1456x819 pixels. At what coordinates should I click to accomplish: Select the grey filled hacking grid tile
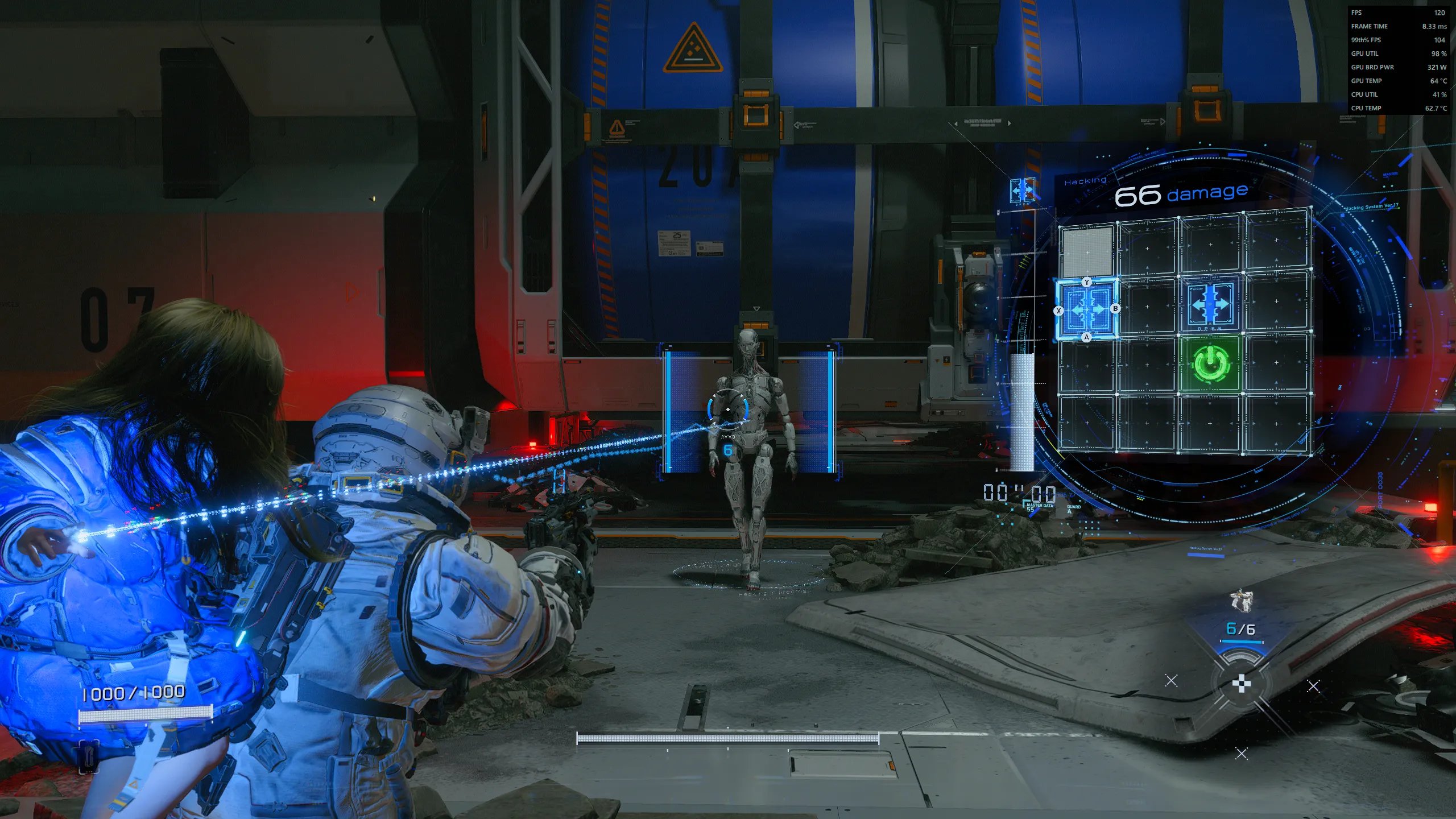tap(1087, 251)
